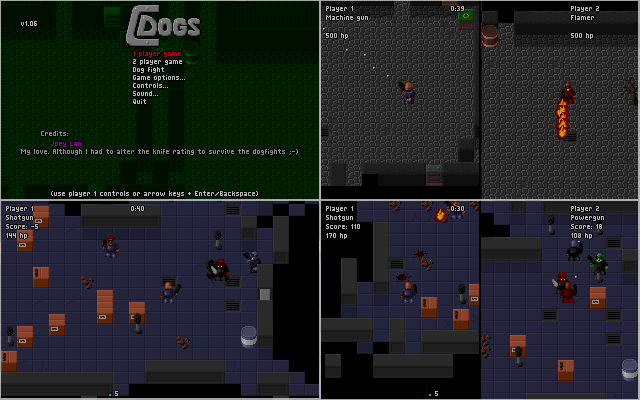Choose the 2 player game option
The width and height of the screenshot is (640, 400).
[158, 61]
